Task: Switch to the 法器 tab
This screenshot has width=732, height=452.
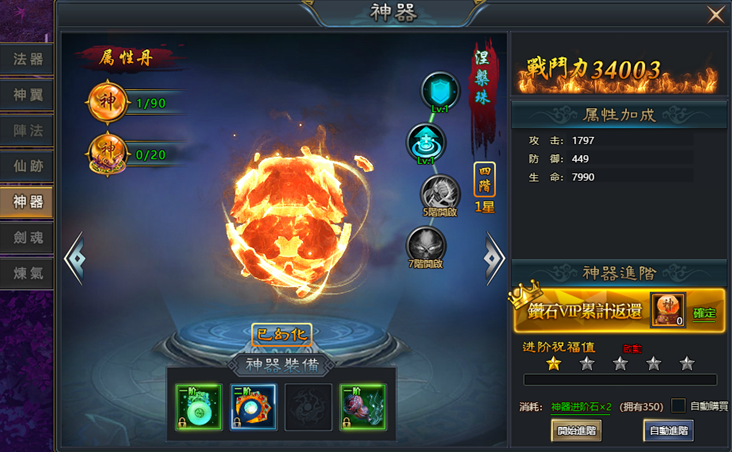Action: (x=28, y=59)
